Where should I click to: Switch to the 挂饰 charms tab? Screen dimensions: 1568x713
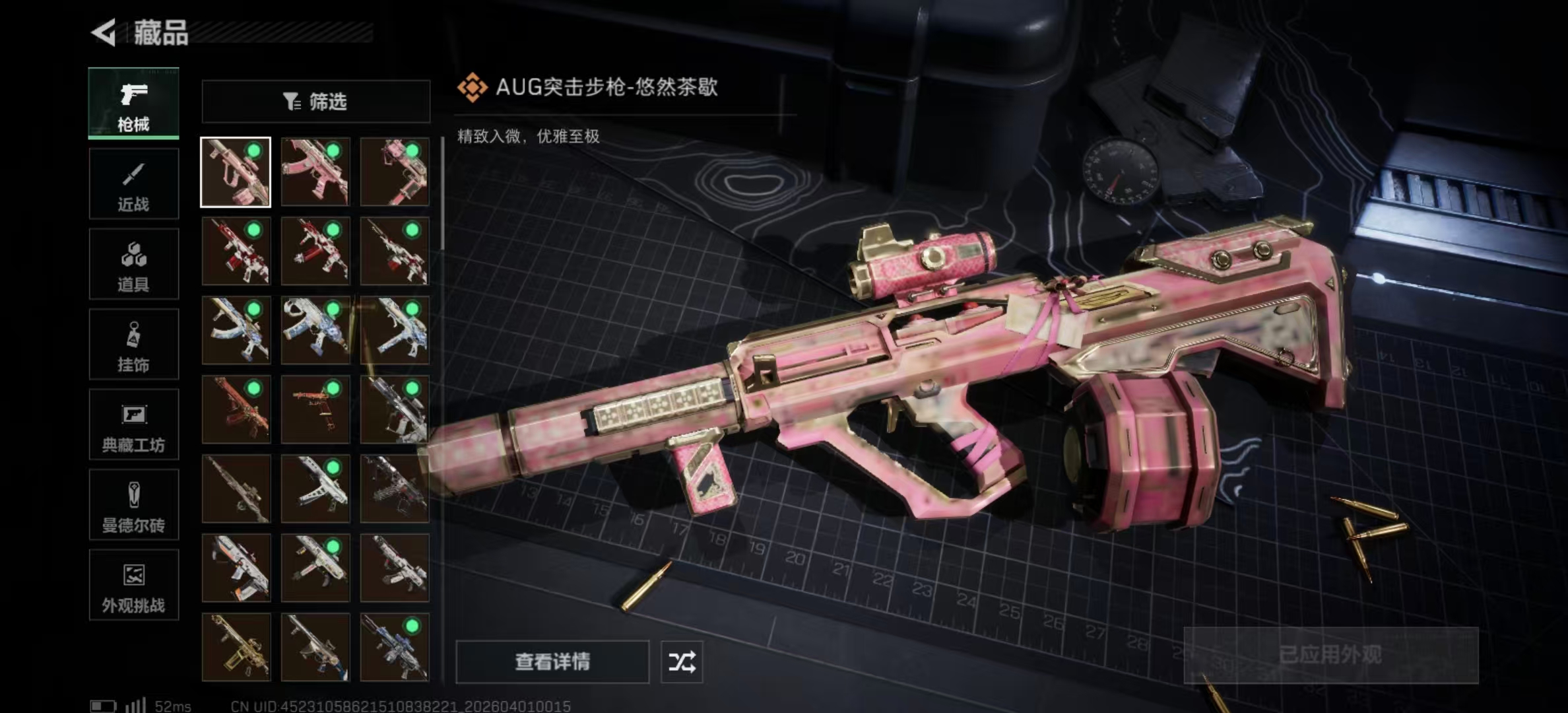click(x=133, y=345)
